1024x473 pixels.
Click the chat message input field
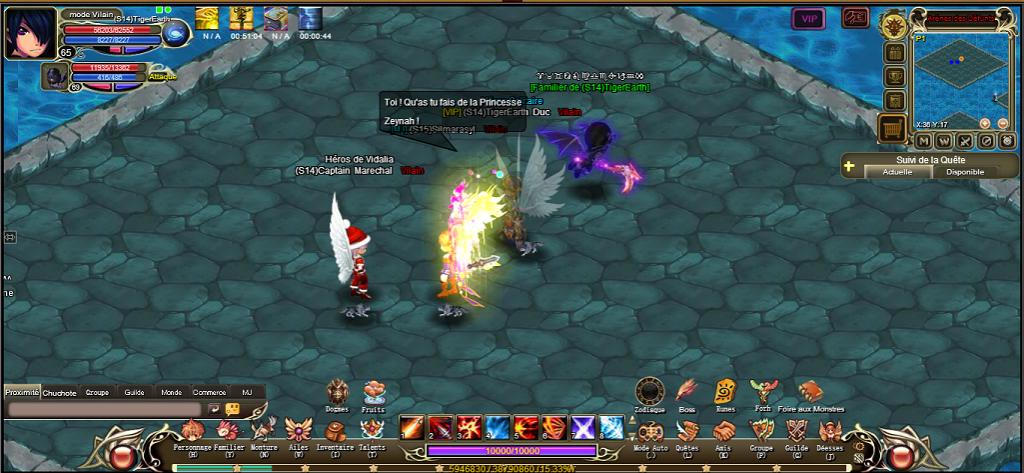click(104, 409)
